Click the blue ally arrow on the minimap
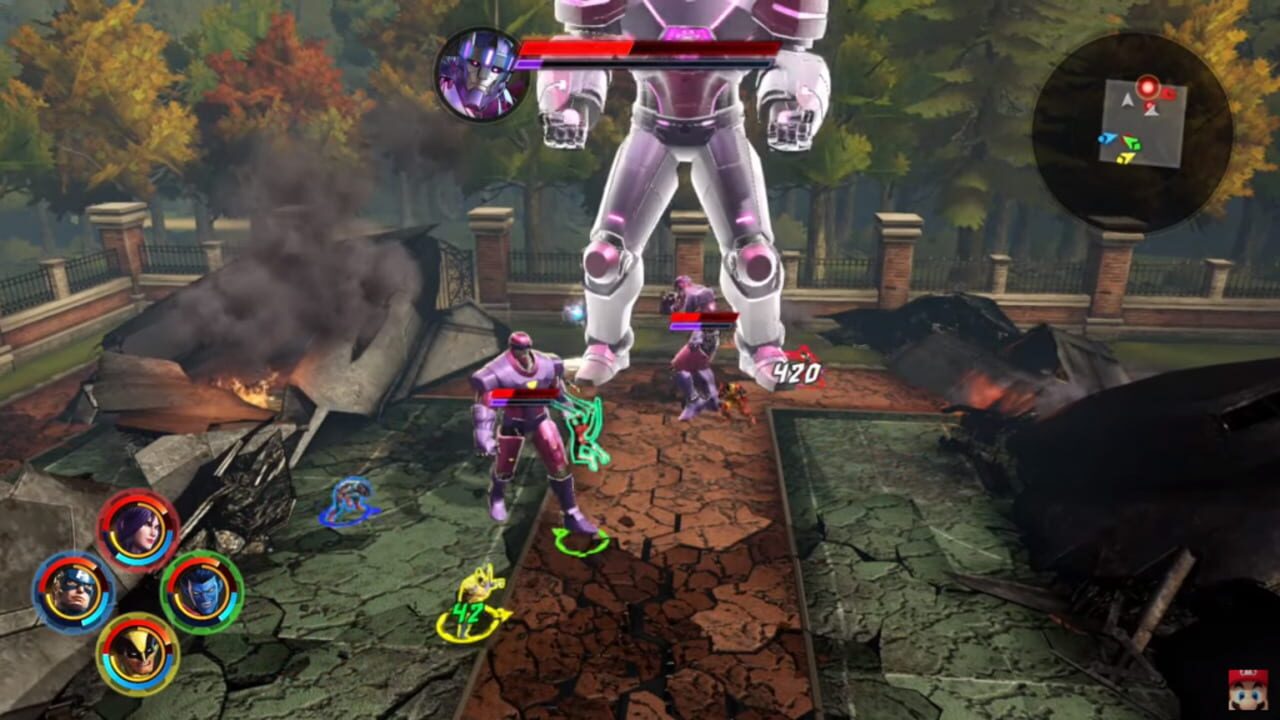This screenshot has height=720, width=1280. 1109,139
